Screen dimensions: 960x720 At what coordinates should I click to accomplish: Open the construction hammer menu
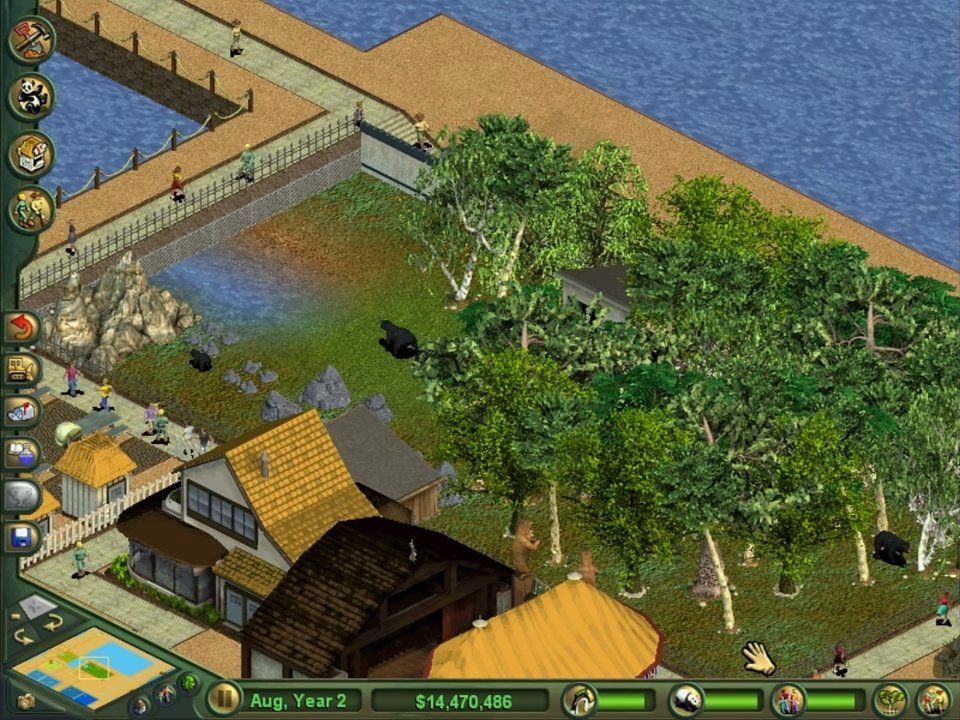click(x=29, y=40)
